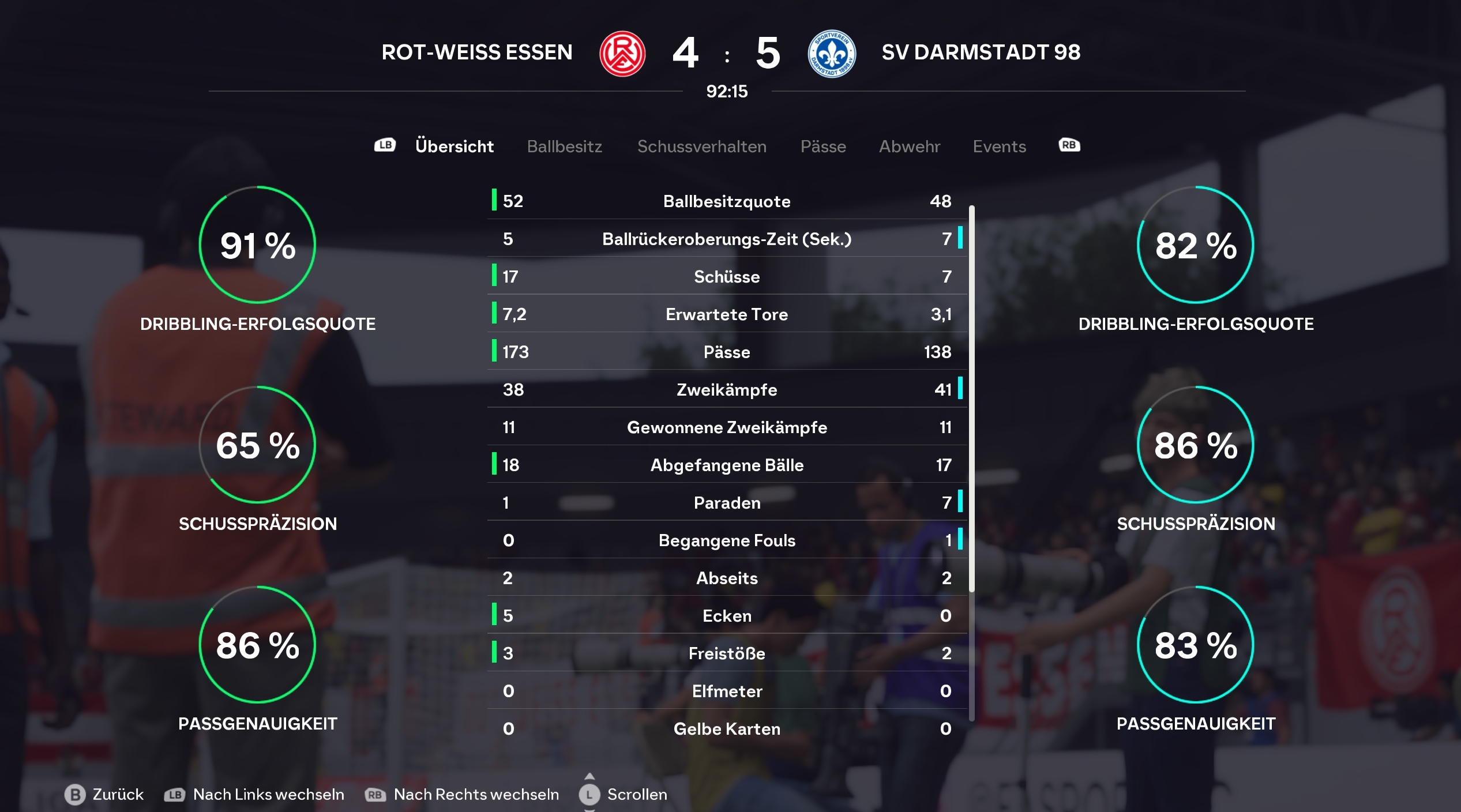1461x812 pixels.
Task: Choose the Gelbe Karten stat row
Action: [x=727, y=729]
